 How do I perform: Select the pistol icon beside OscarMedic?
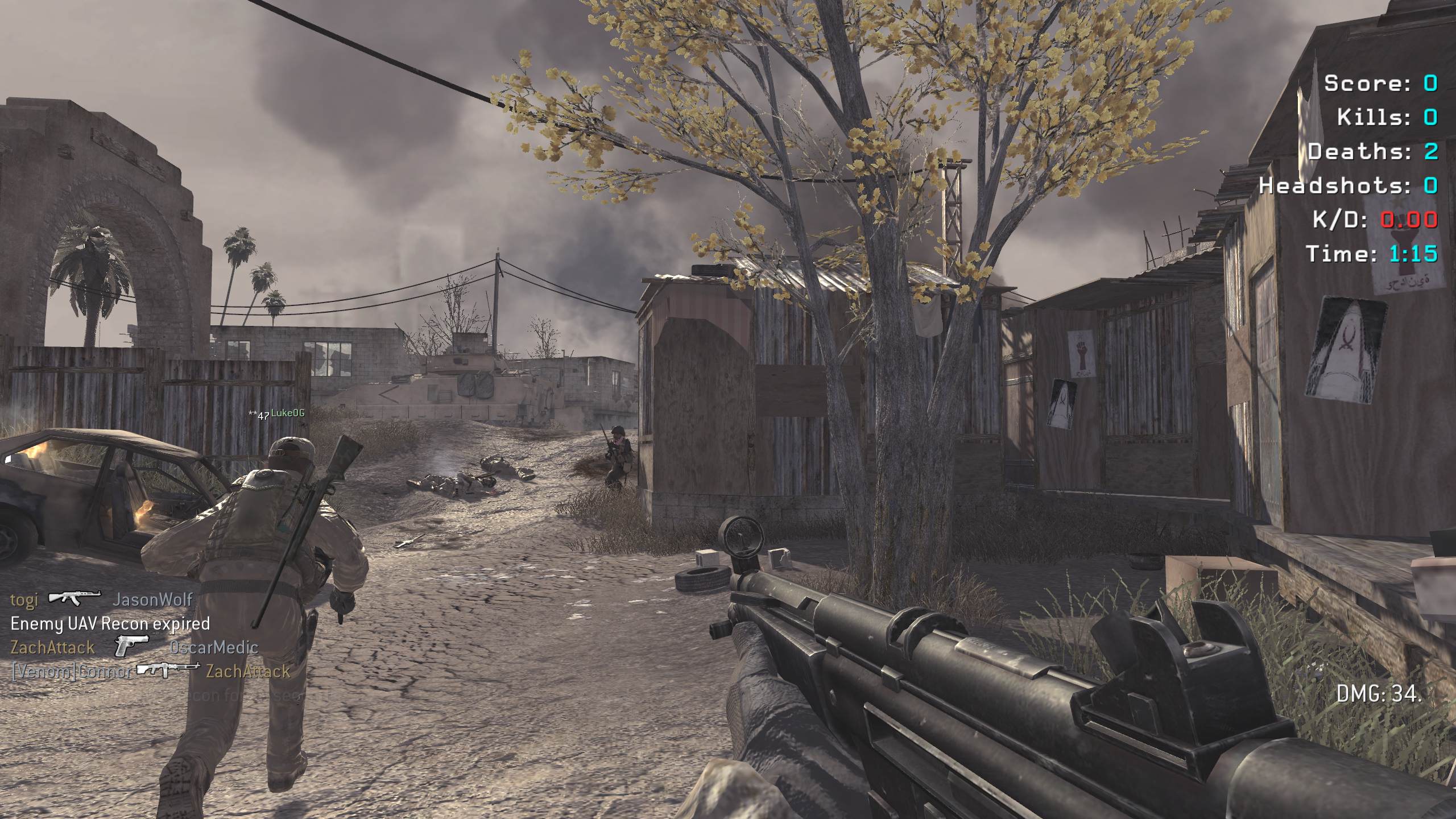pos(131,646)
